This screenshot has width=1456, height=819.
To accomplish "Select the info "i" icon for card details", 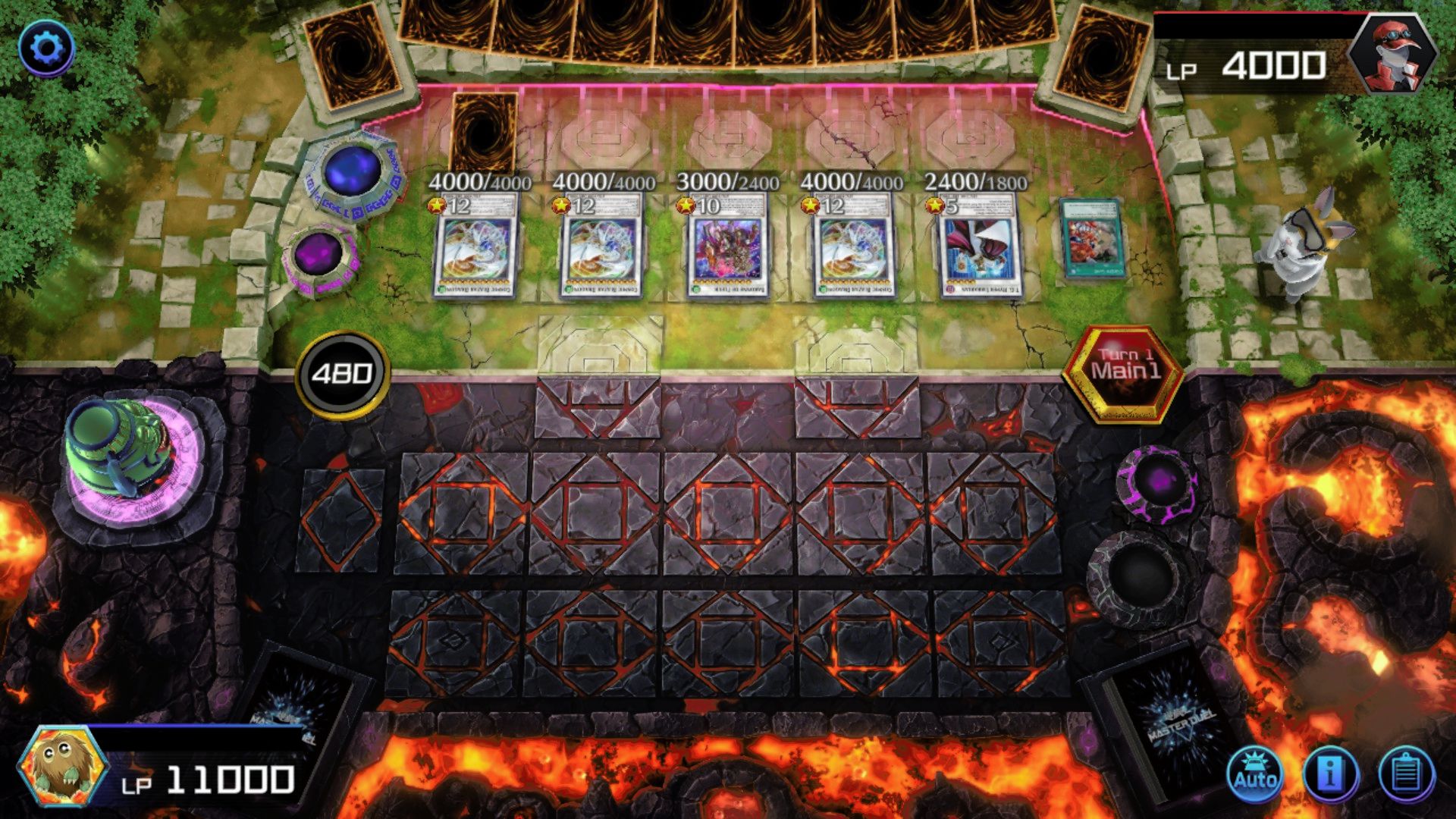I will [x=1332, y=775].
